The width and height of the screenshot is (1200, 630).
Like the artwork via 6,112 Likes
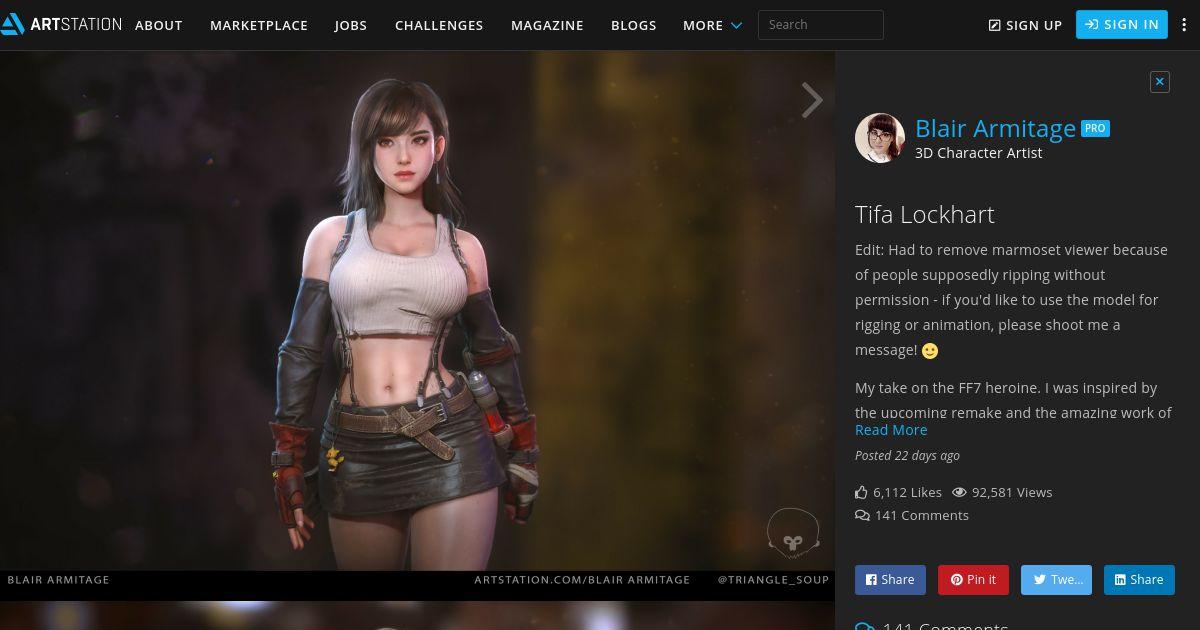[898, 492]
